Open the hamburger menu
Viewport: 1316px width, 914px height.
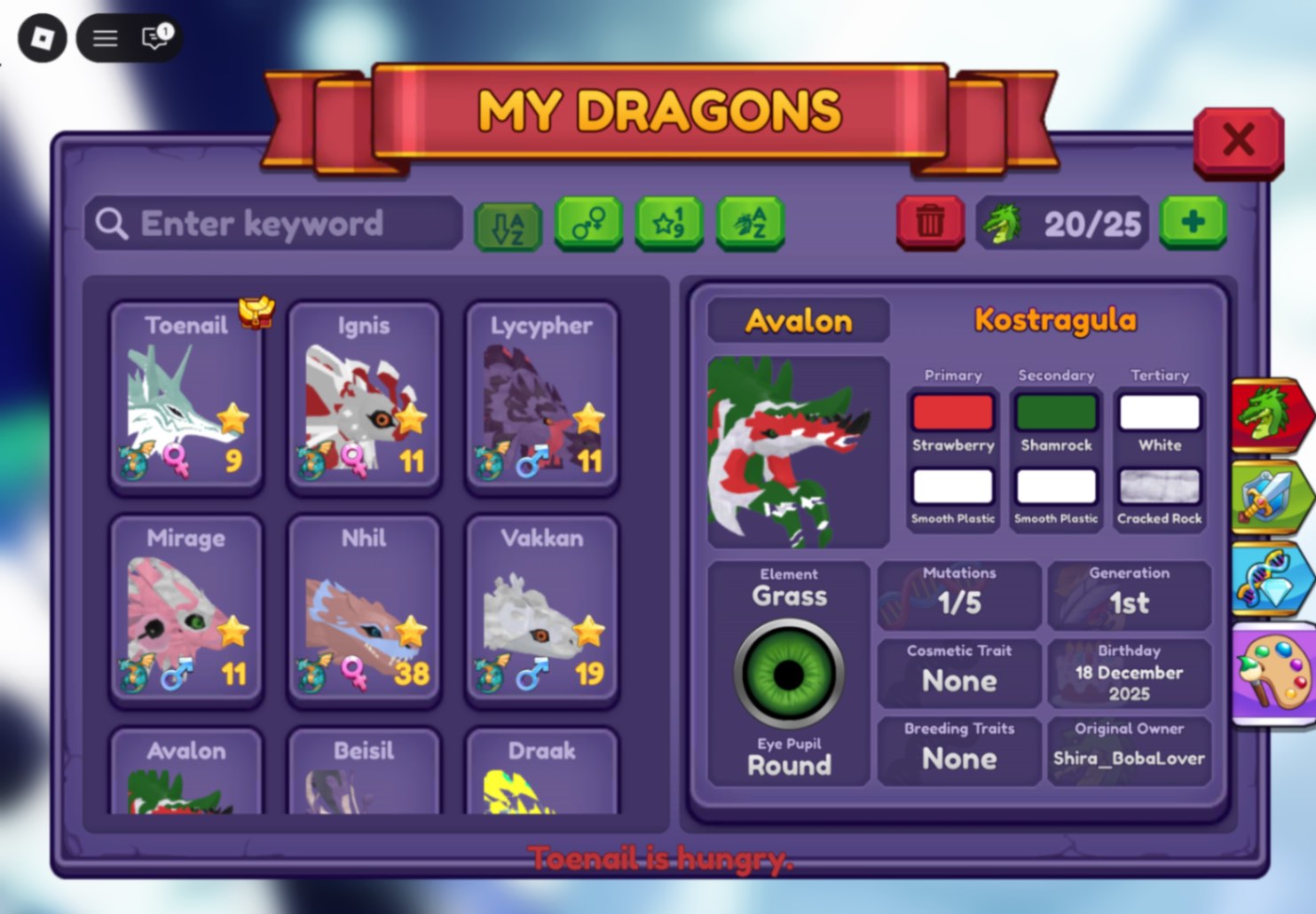104,37
